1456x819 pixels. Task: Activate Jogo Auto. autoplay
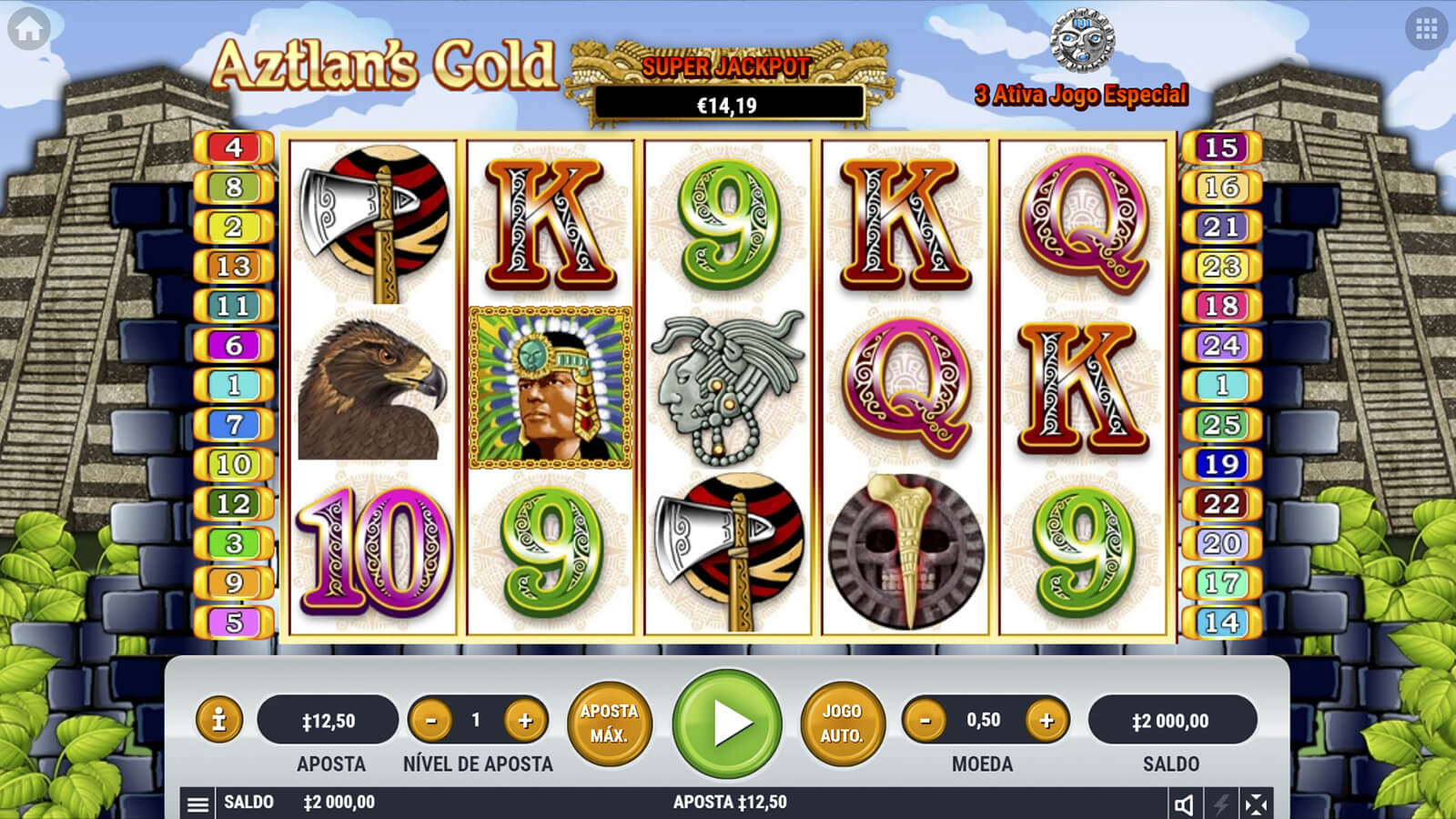(x=842, y=723)
